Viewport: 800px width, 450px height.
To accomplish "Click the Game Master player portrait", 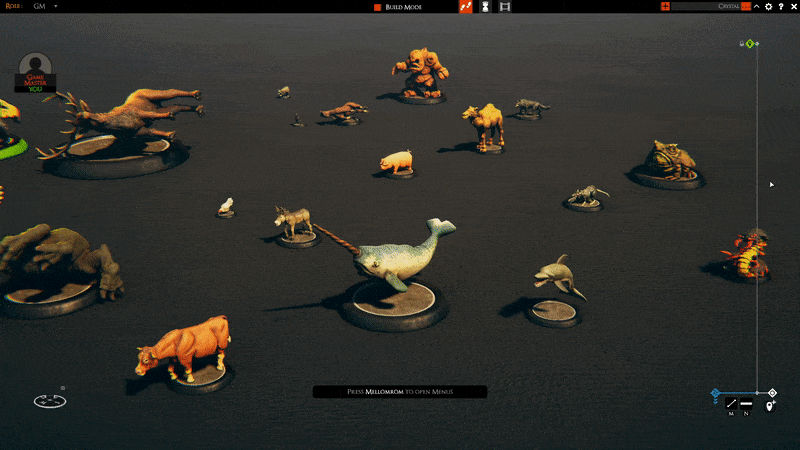I will [x=36, y=68].
